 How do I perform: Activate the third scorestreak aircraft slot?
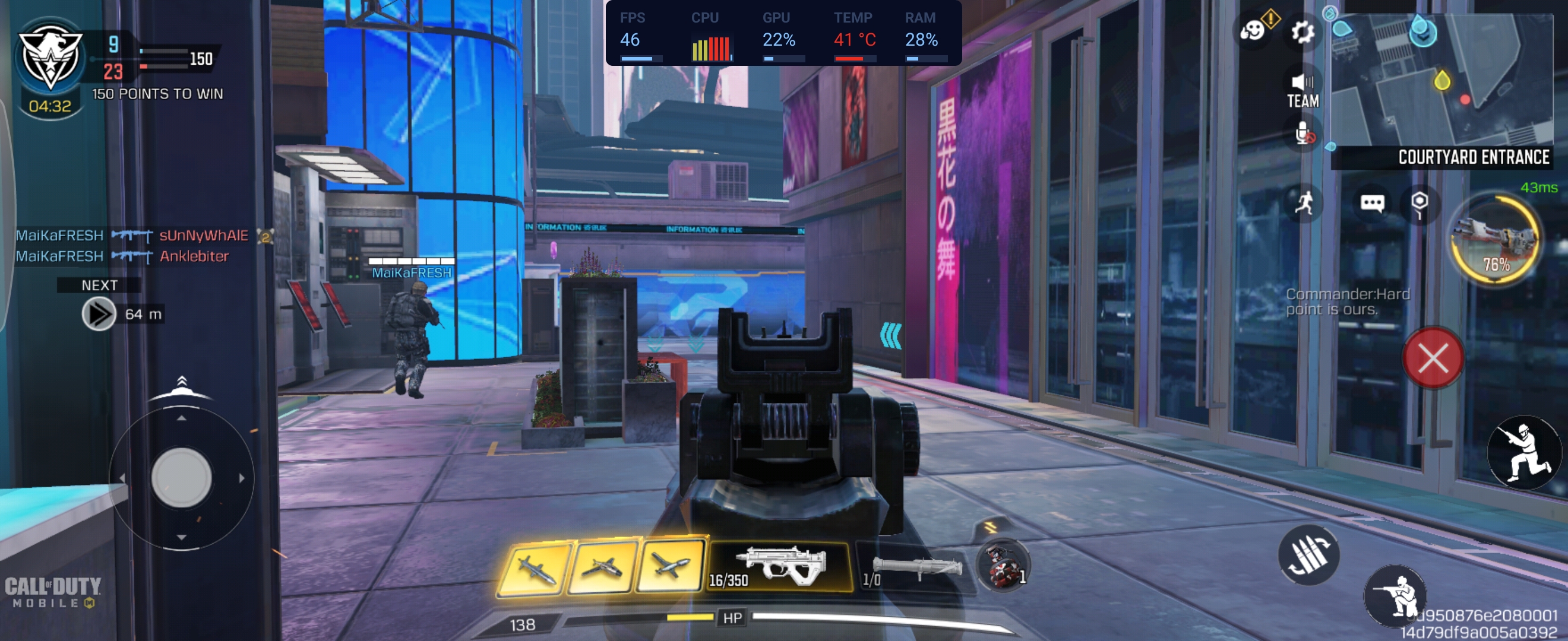pos(670,566)
